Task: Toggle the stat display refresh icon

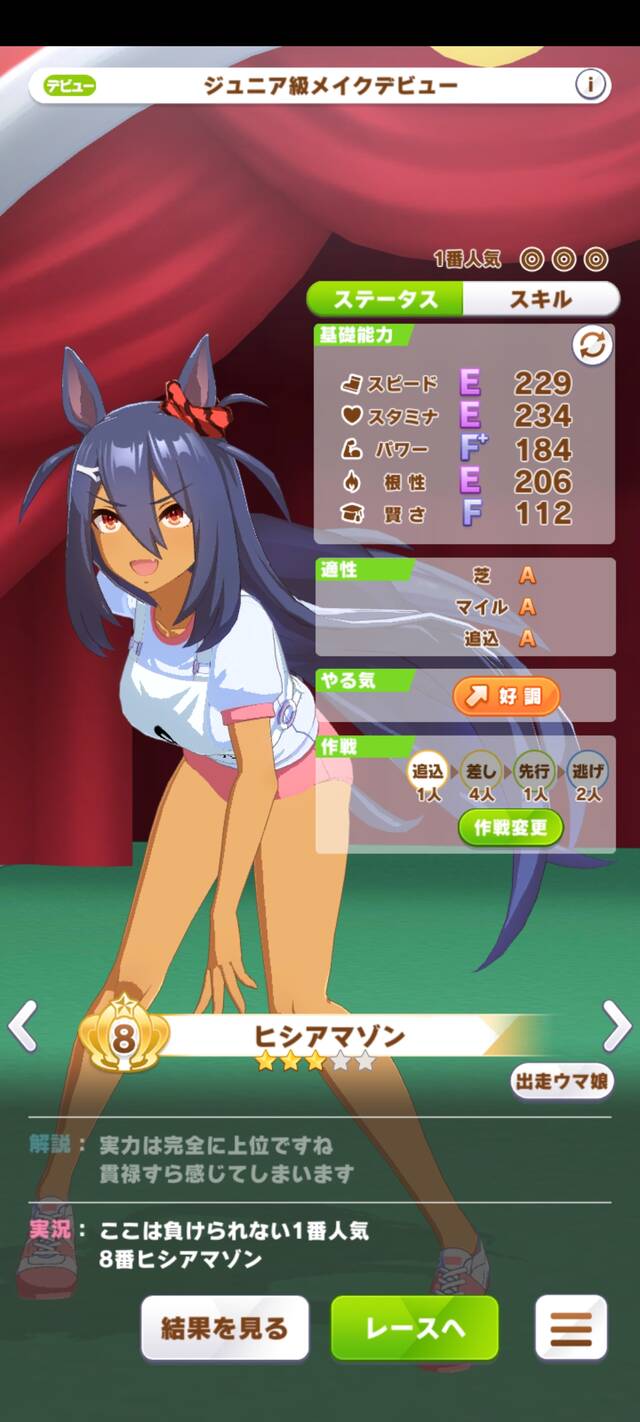Action: tap(592, 347)
